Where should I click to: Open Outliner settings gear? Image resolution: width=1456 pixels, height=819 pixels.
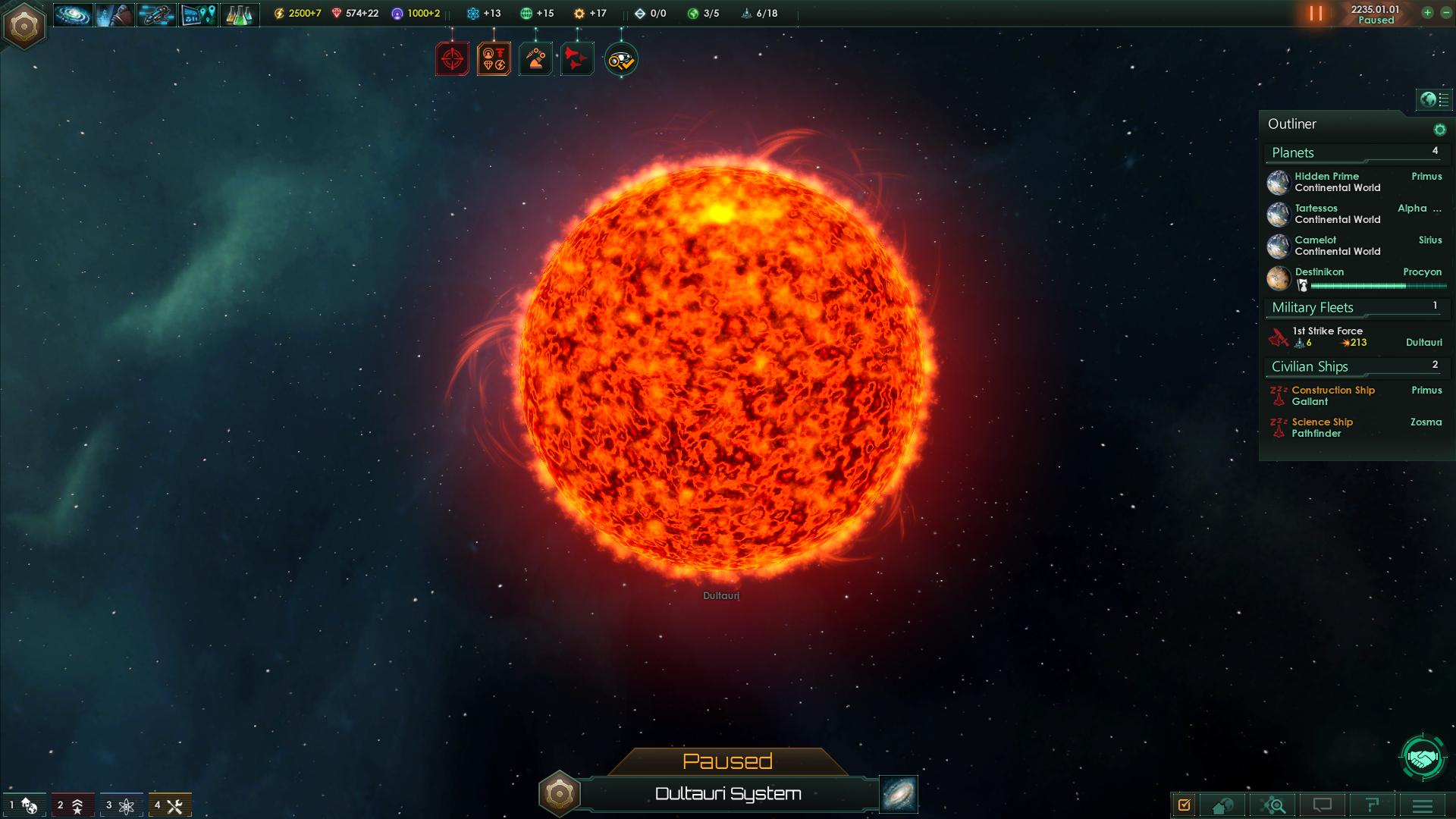pyautogui.click(x=1439, y=130)
